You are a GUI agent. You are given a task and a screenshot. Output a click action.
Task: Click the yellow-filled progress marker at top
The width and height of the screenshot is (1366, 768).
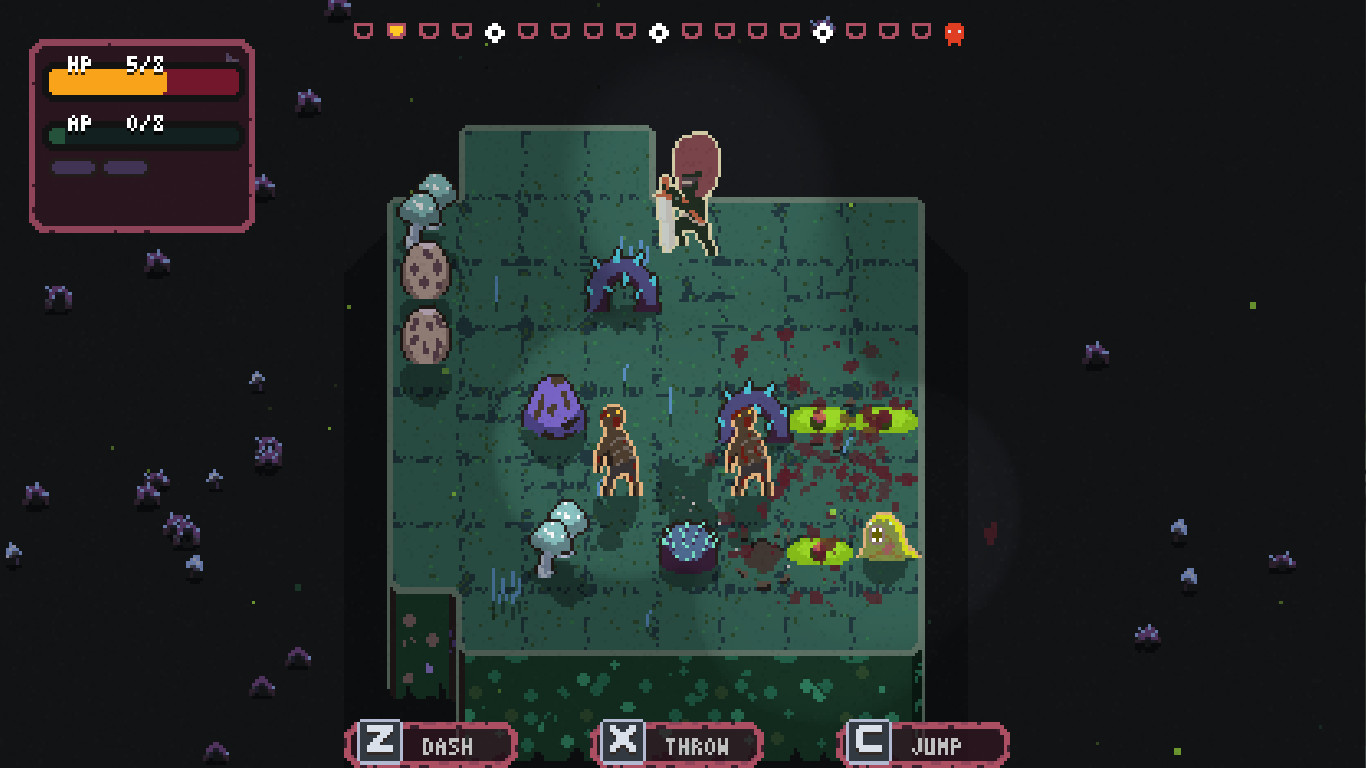coord(395,31)
